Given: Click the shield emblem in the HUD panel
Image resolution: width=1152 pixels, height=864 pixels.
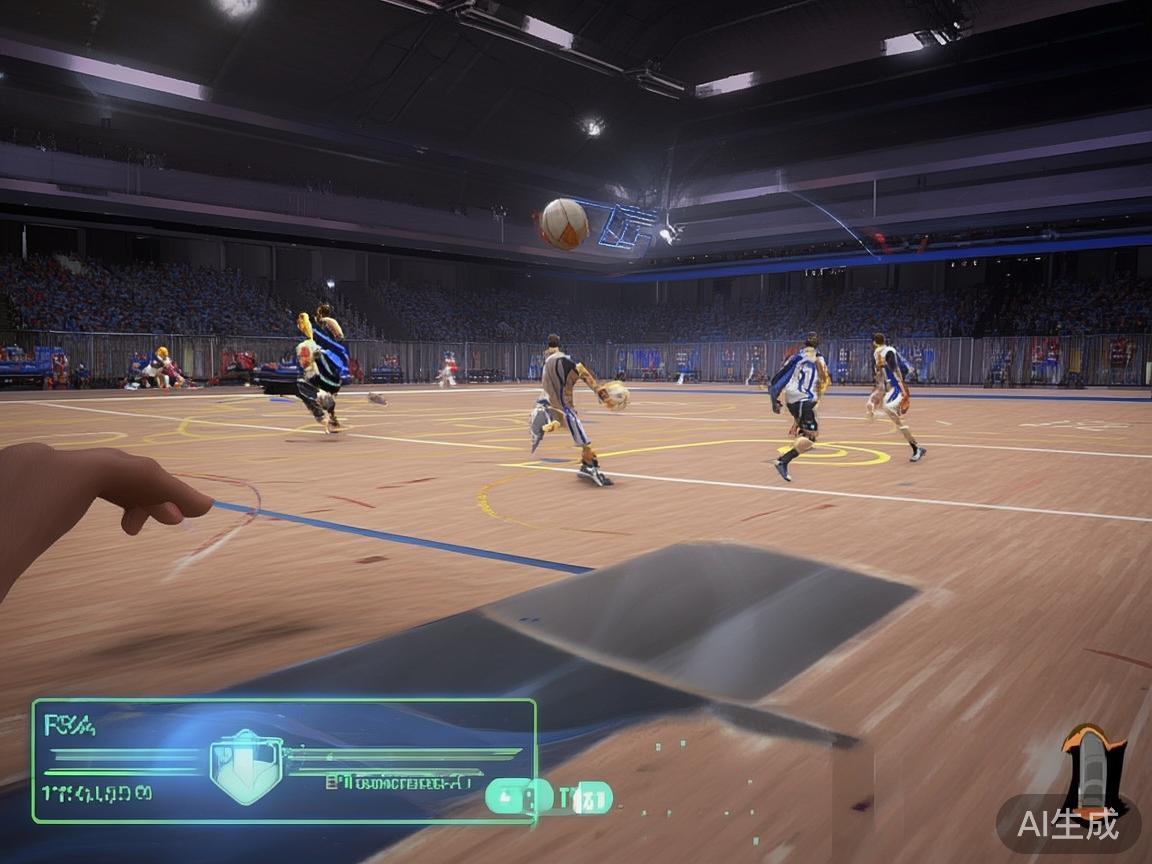Looking at the screenshot, I should (246, 766).
